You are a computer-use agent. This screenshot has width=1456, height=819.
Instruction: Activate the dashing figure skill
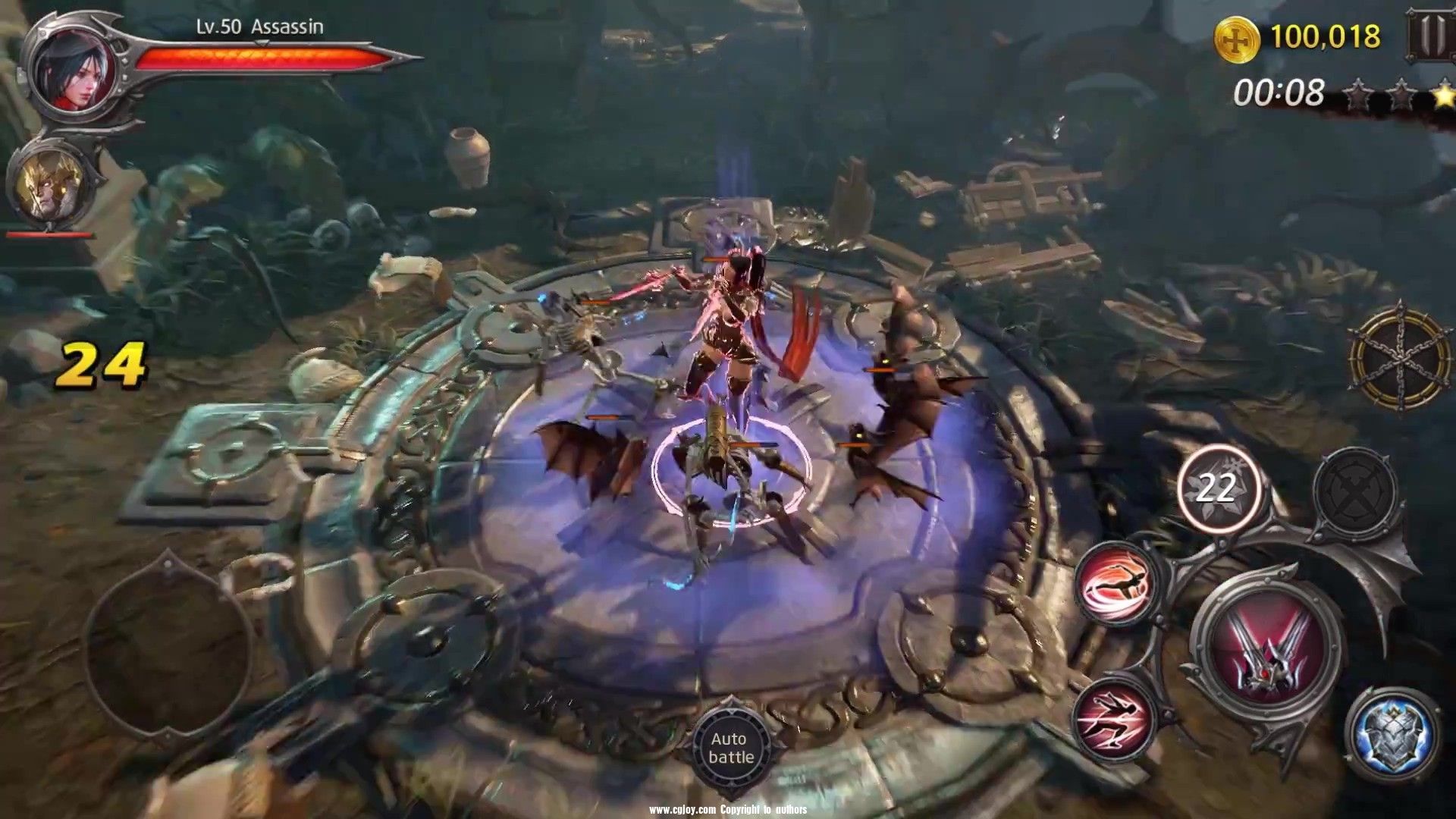[x=1115, y=717]
